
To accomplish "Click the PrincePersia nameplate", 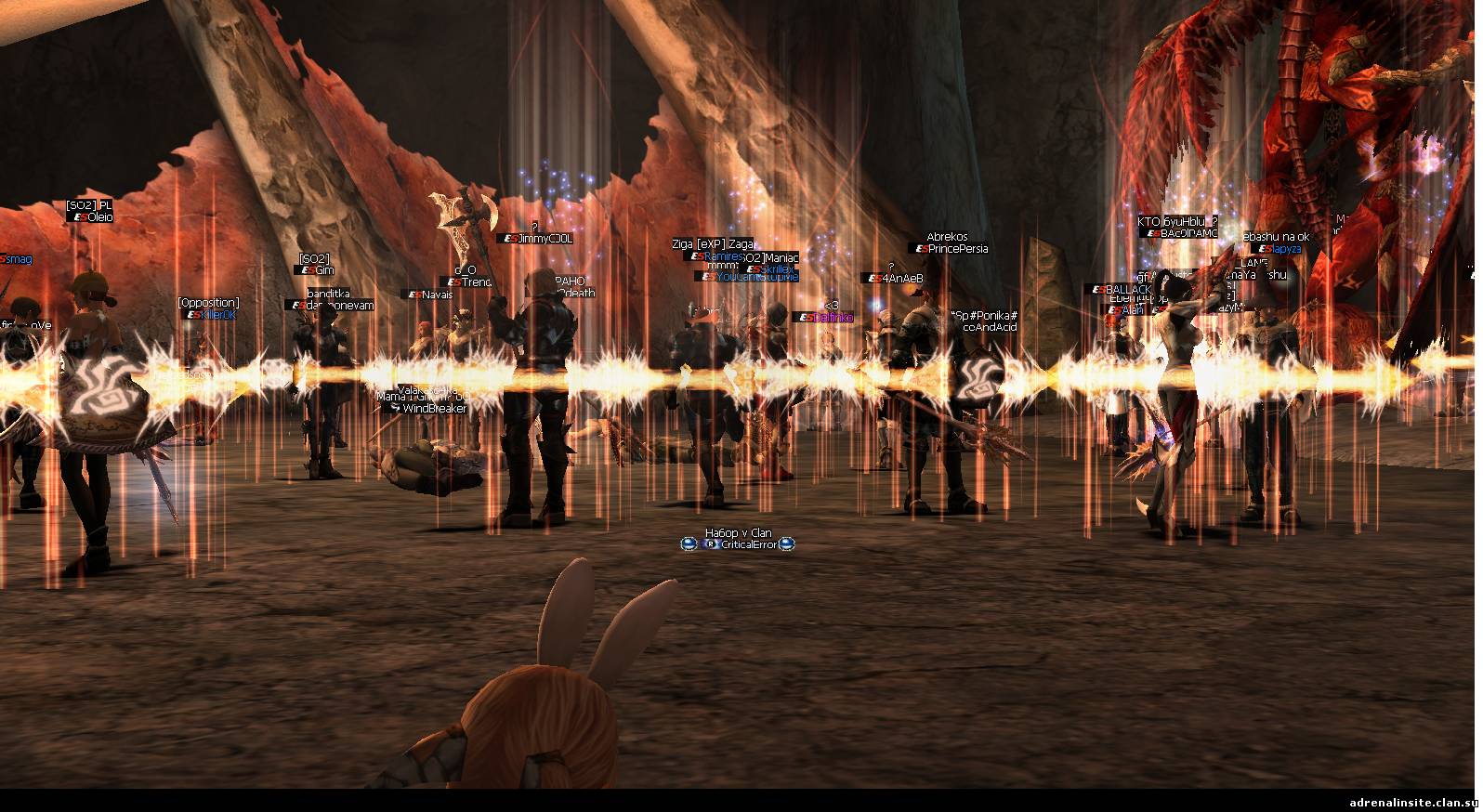I will point(956,249).
